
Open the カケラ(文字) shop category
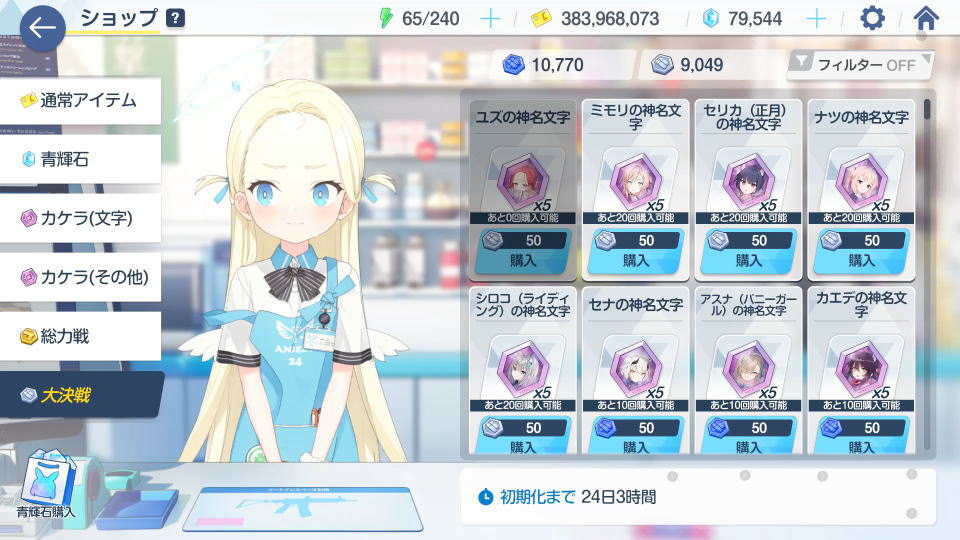[x=80, y=218]
